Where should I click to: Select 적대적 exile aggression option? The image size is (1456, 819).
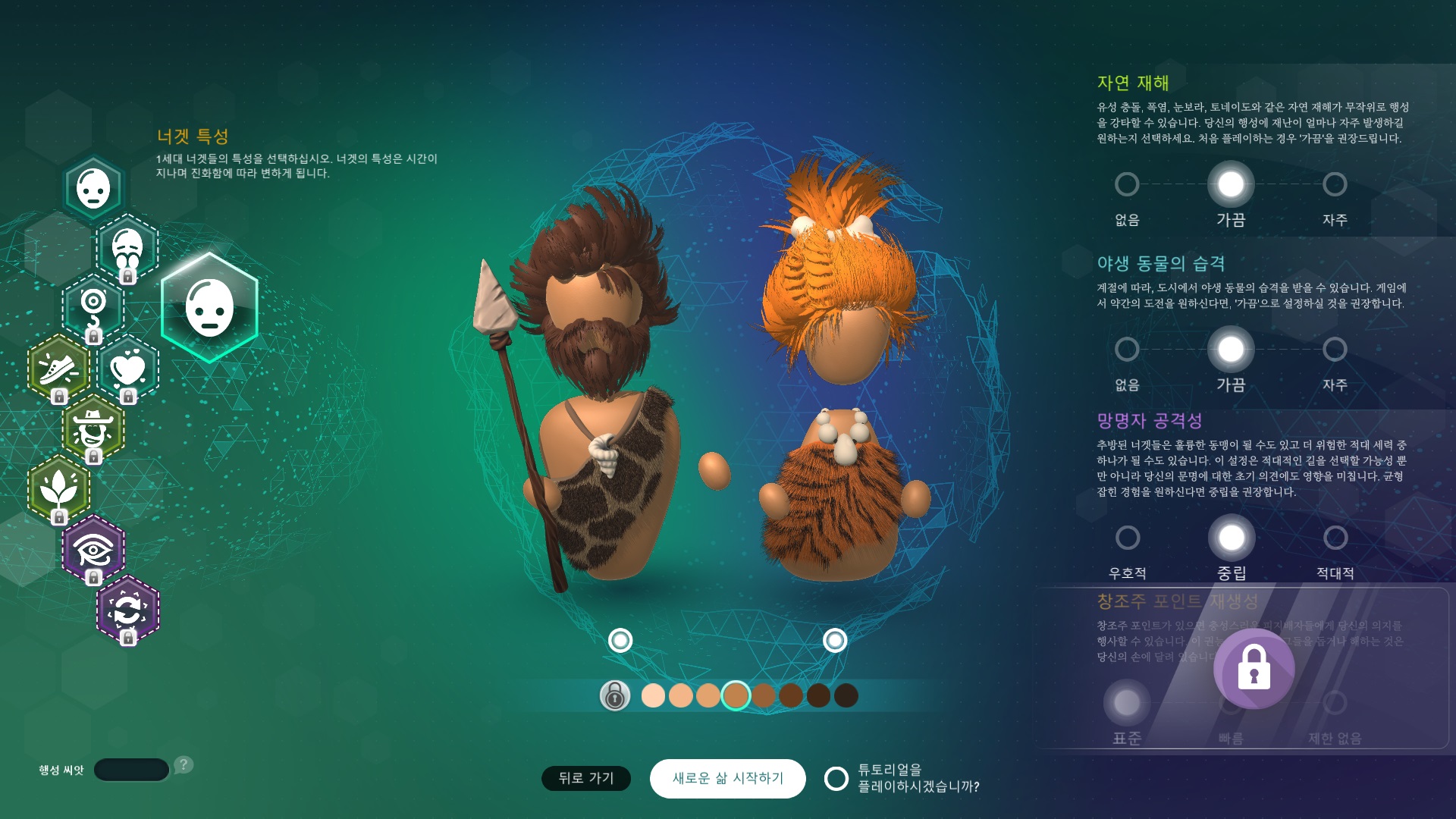point(1335,538)
